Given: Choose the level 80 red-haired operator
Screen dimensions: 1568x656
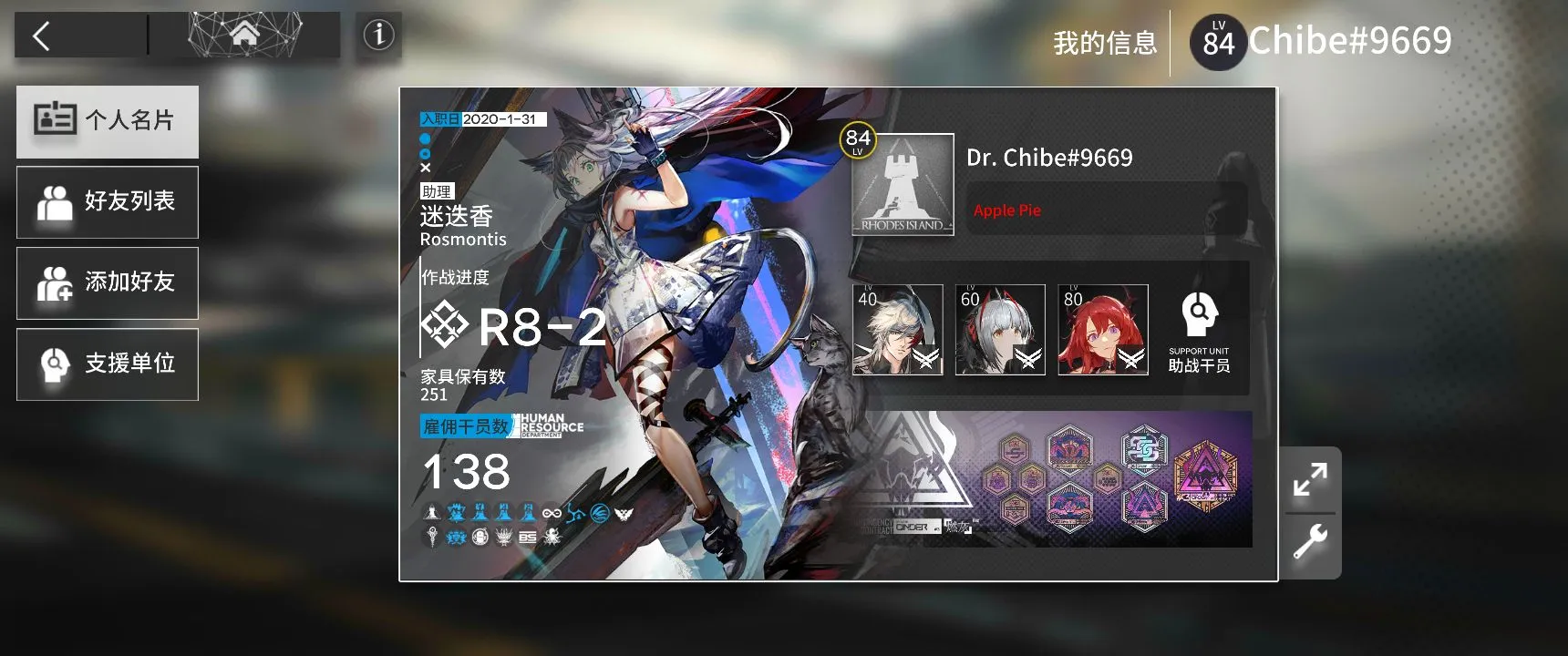Looking at the screenshot, I should [x=1103, y=330].
